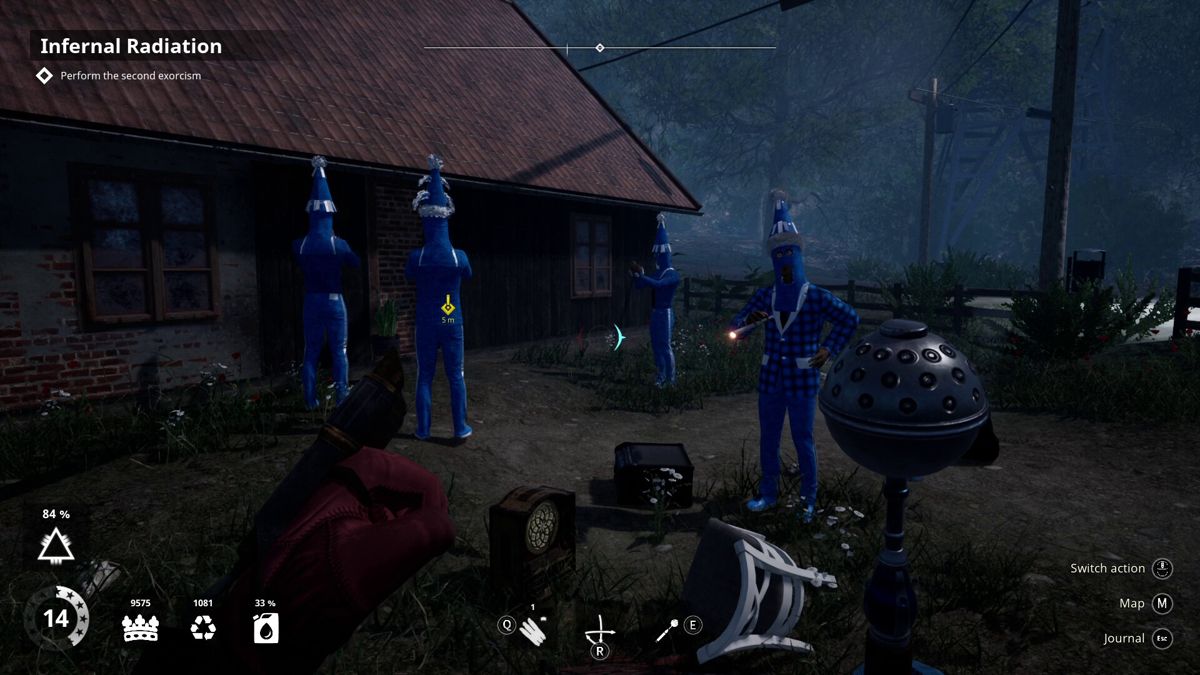Click the crown currency icon
Screen dimensions: 1200x675
[x=140, y=628]
